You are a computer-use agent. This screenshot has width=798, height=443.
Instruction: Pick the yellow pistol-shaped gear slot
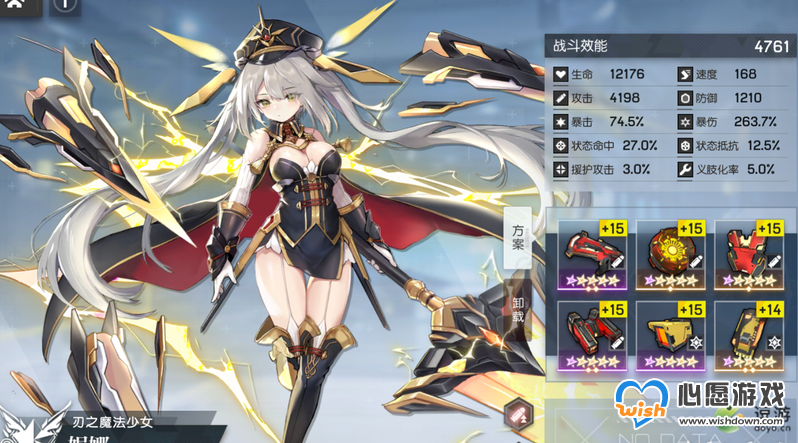pyautogui.click(x=674, y=333)
